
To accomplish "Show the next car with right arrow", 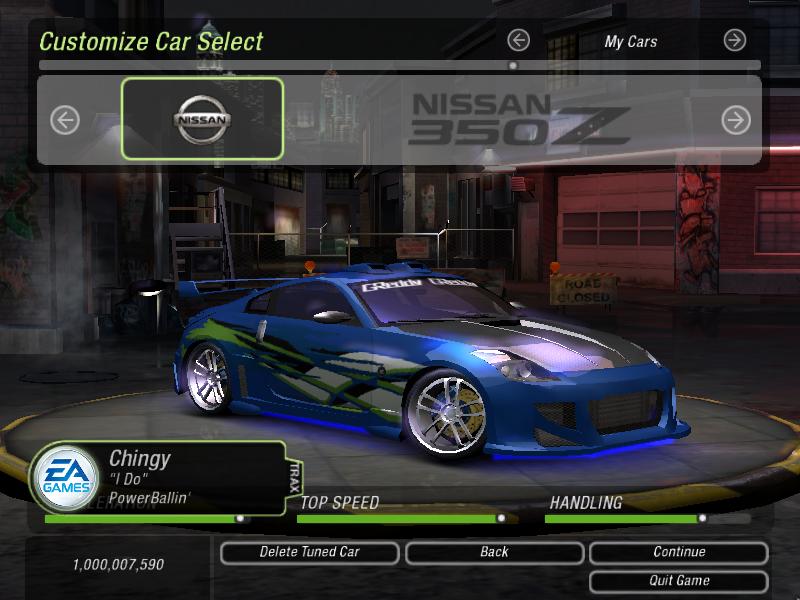I will pyautogui.click(x=736, y=120).
